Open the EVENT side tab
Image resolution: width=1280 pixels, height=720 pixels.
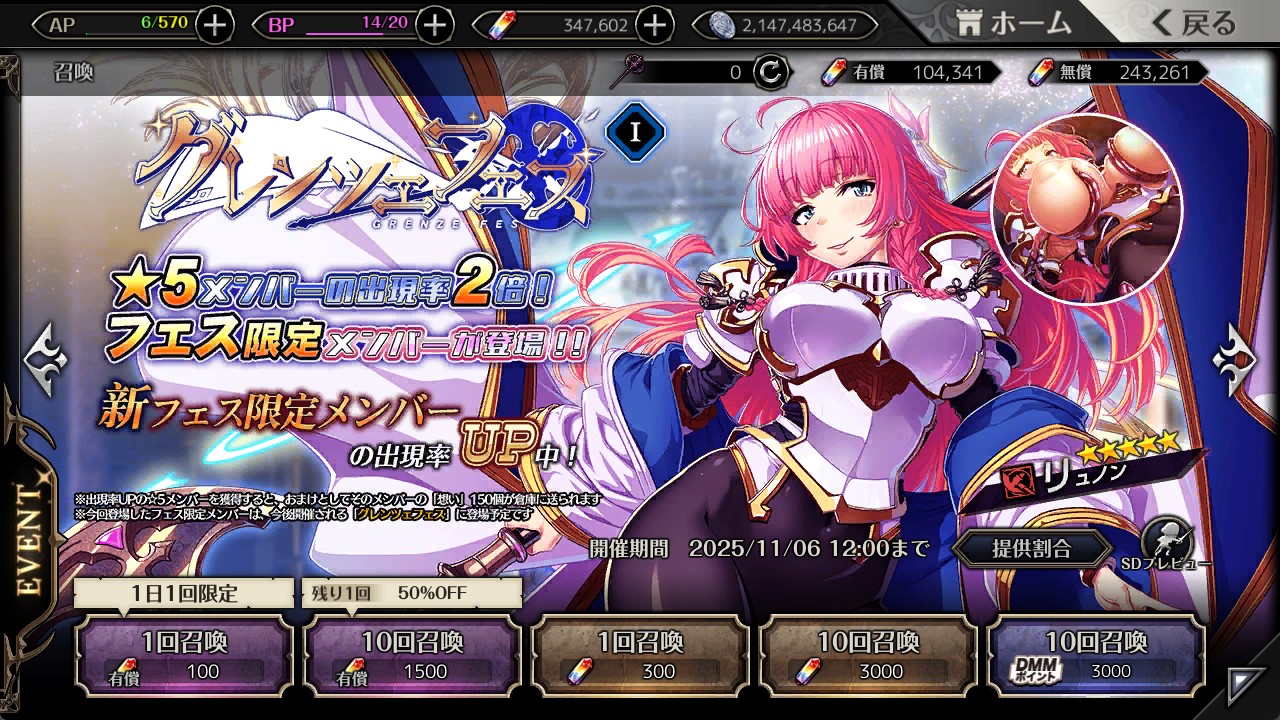click(28, 540)
